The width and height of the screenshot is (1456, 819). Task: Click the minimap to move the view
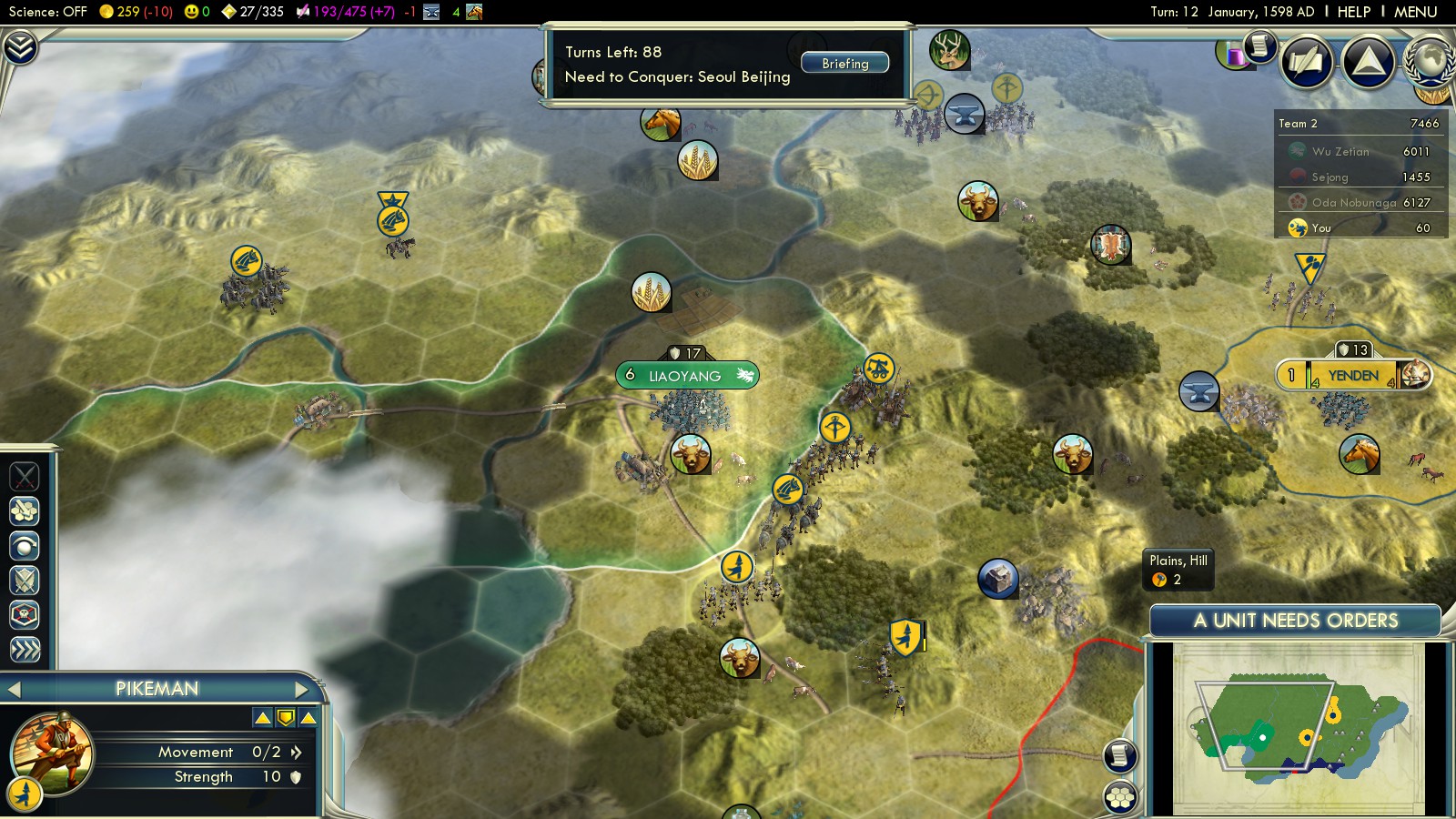point(1298,728)
